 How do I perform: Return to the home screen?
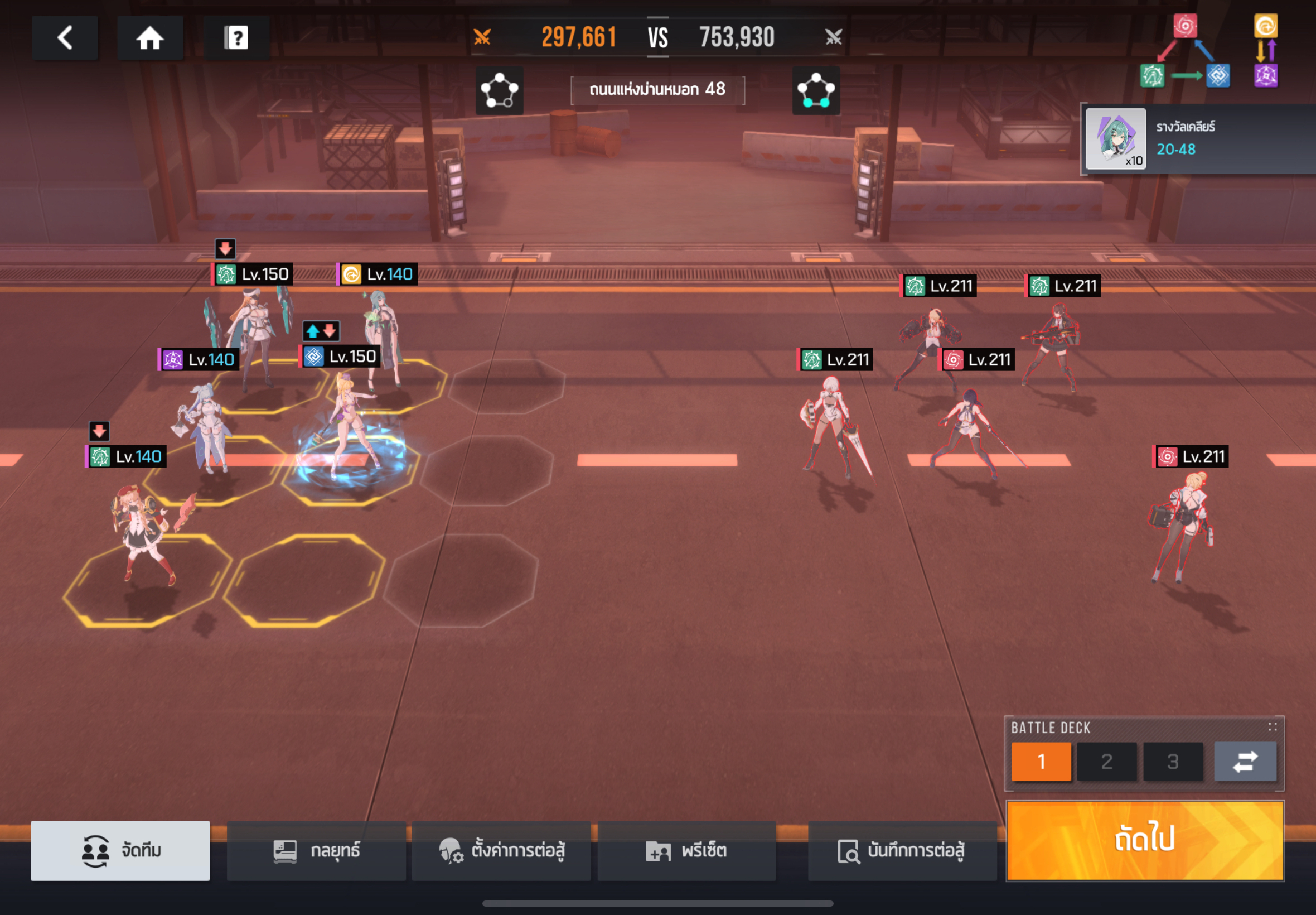pyautogui.click(x=149, y=38)
